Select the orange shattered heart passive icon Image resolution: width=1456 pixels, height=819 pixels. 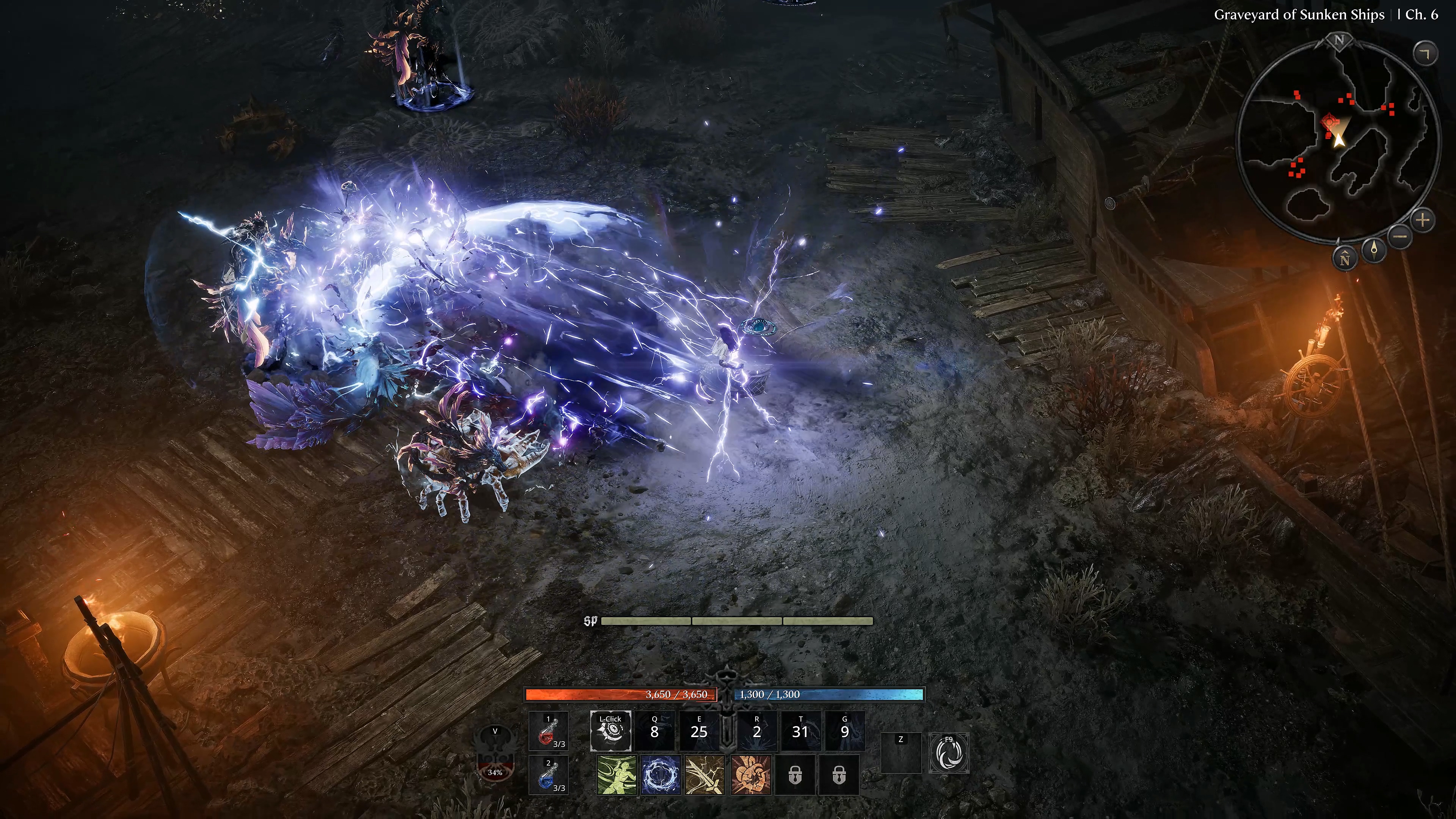[x=750, y=775]
